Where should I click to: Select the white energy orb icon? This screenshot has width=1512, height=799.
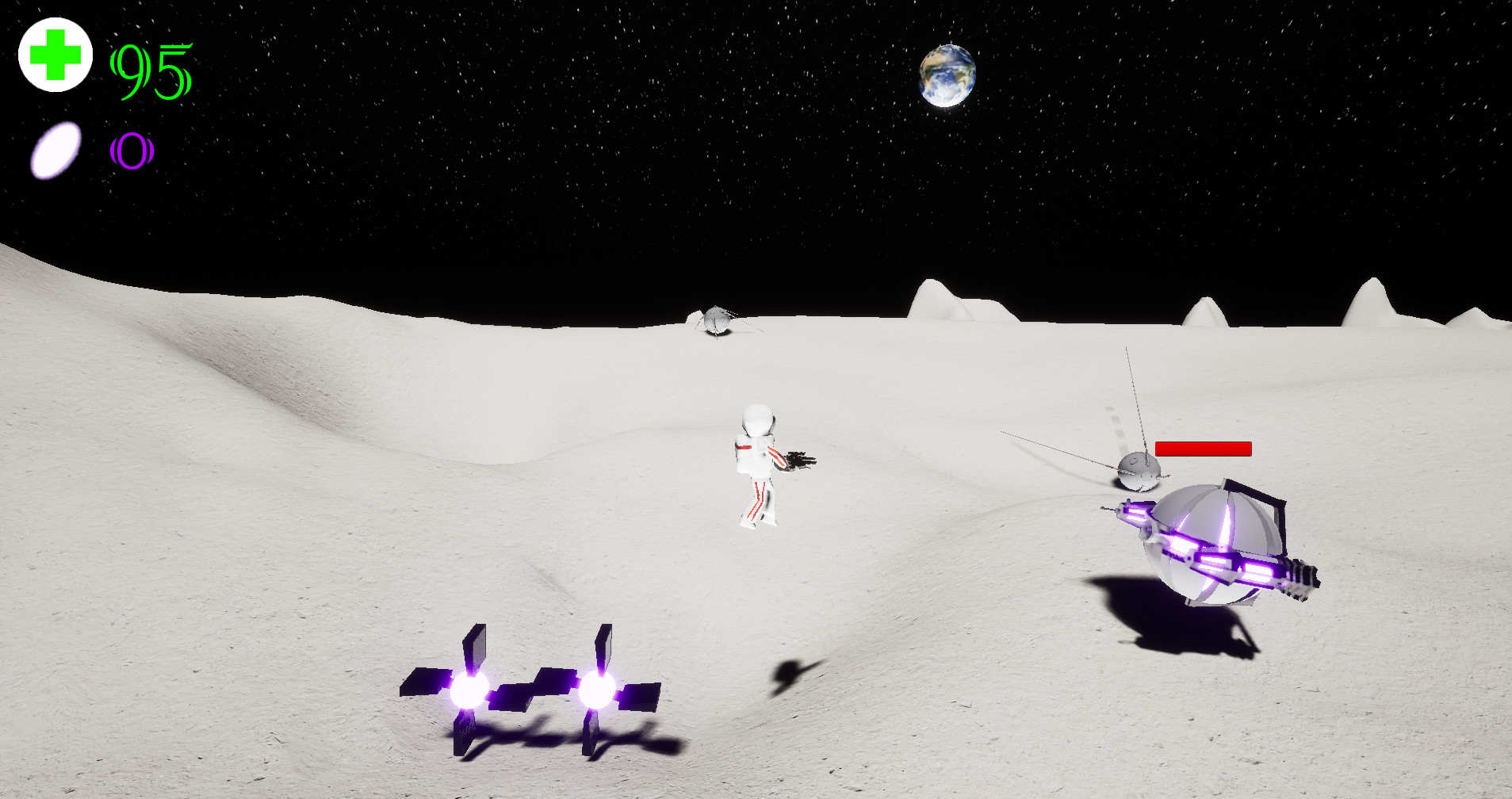click(x=56, y=149)
